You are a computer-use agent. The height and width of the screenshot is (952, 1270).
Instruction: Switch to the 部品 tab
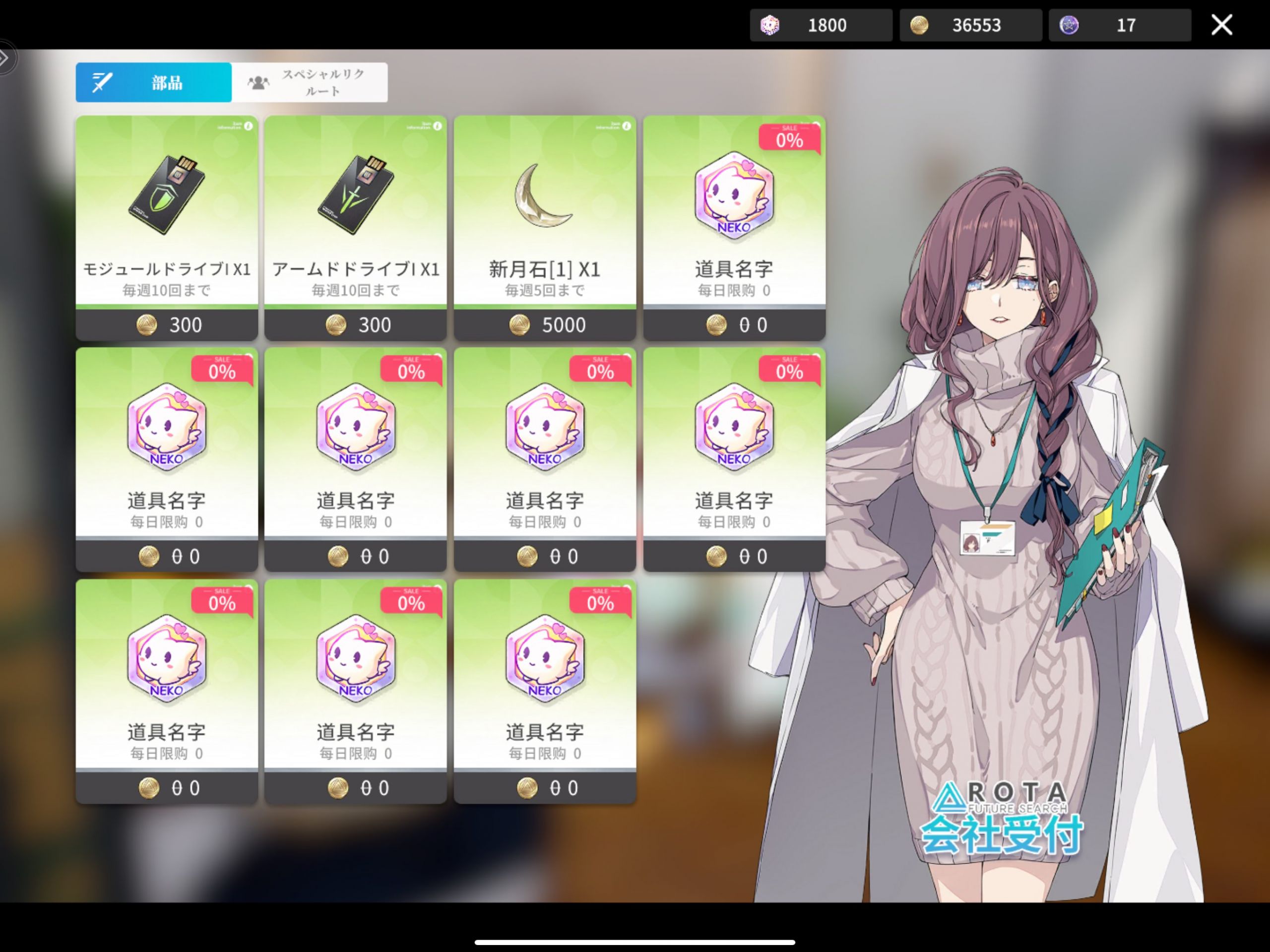point(153,83)
